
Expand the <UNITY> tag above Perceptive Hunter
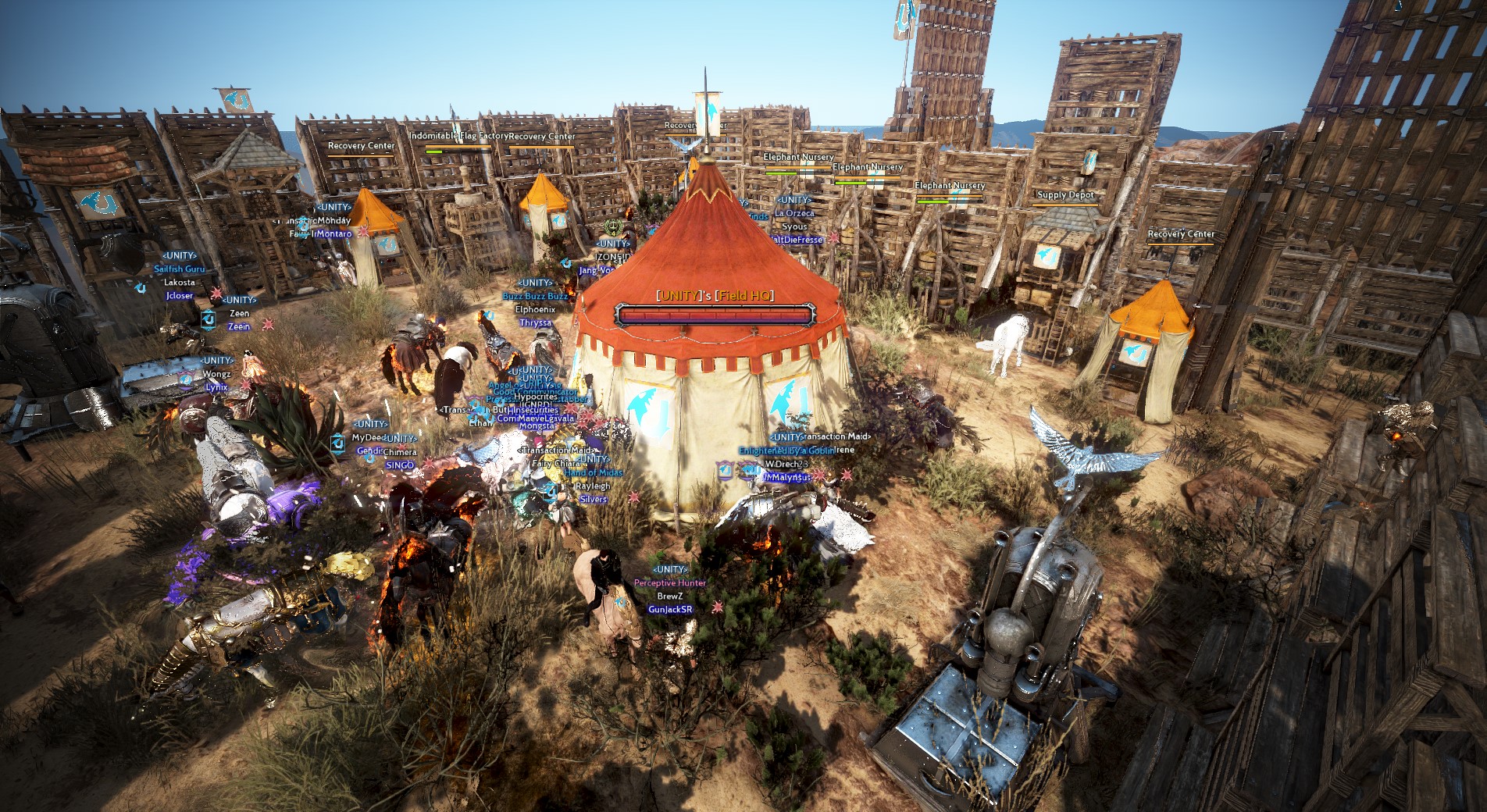(669, 568)
